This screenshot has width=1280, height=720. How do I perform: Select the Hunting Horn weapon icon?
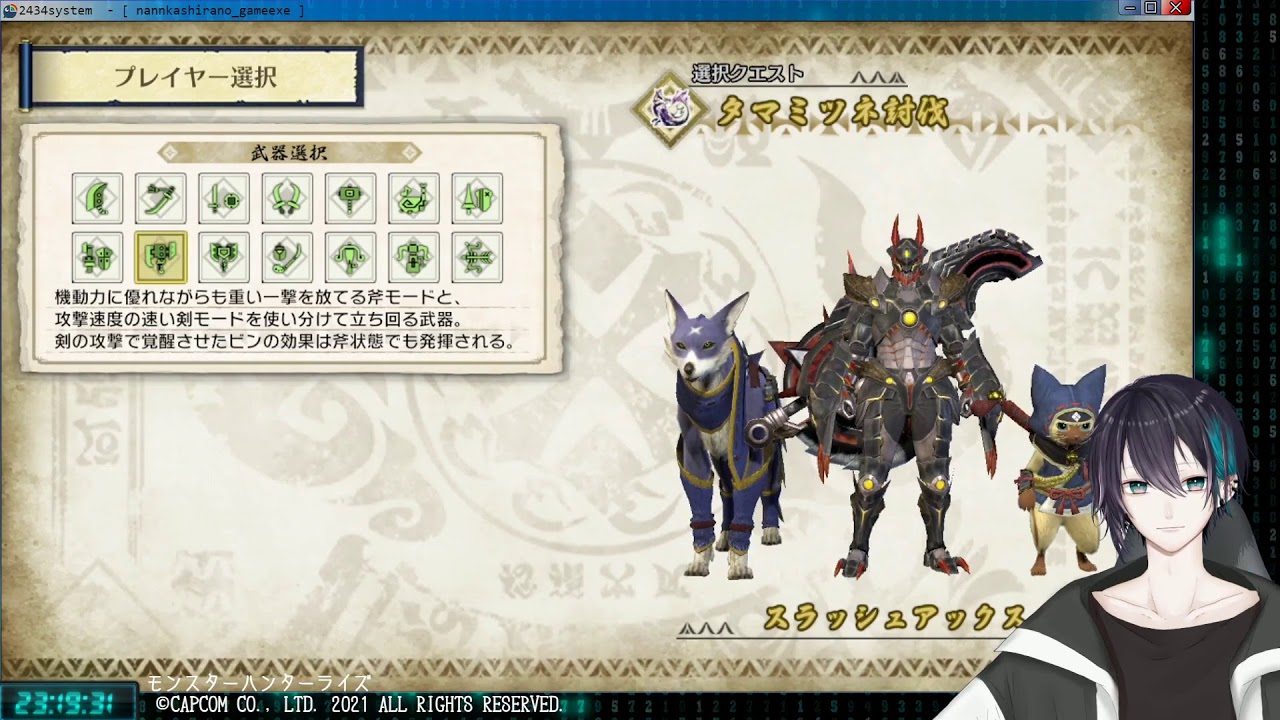point(414,198)
